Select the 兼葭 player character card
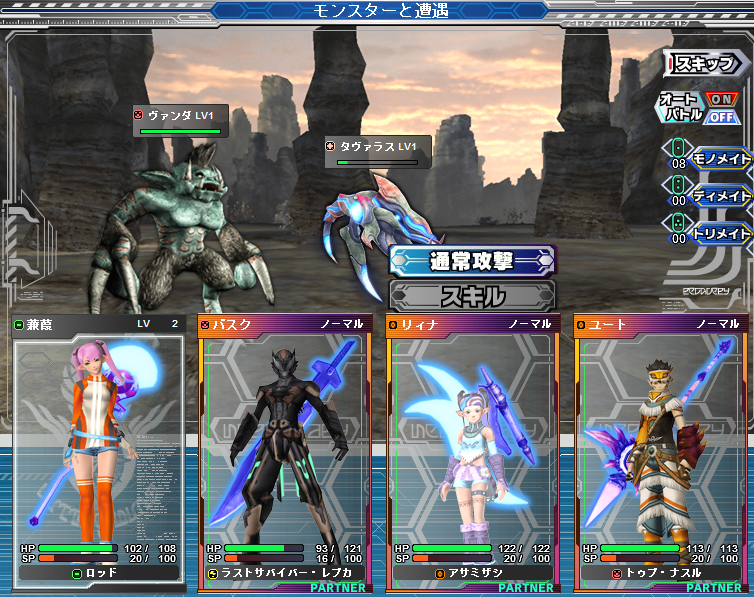The width and height of the screenshot is (754, 597). click(x=97, y=450)
